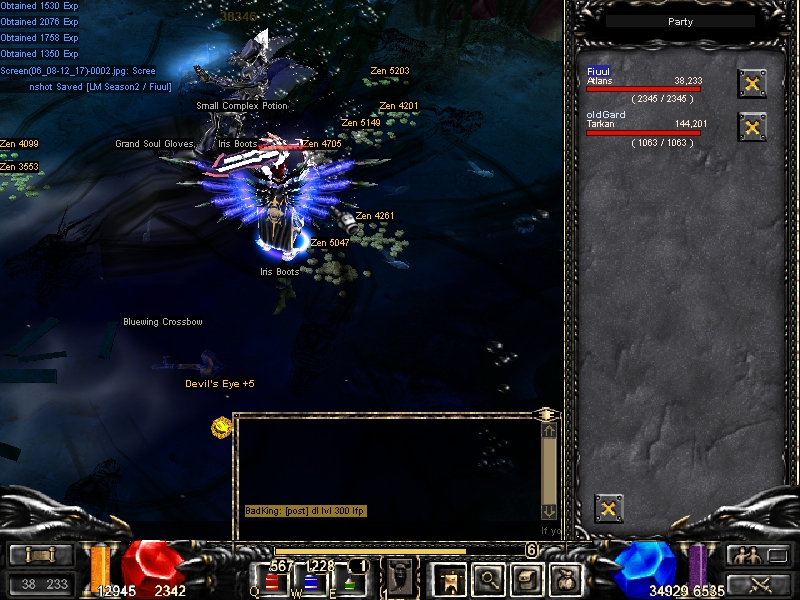Select party member Fiuul's name
Viewport: 800px width, 600px height.
tap(599, 71)
